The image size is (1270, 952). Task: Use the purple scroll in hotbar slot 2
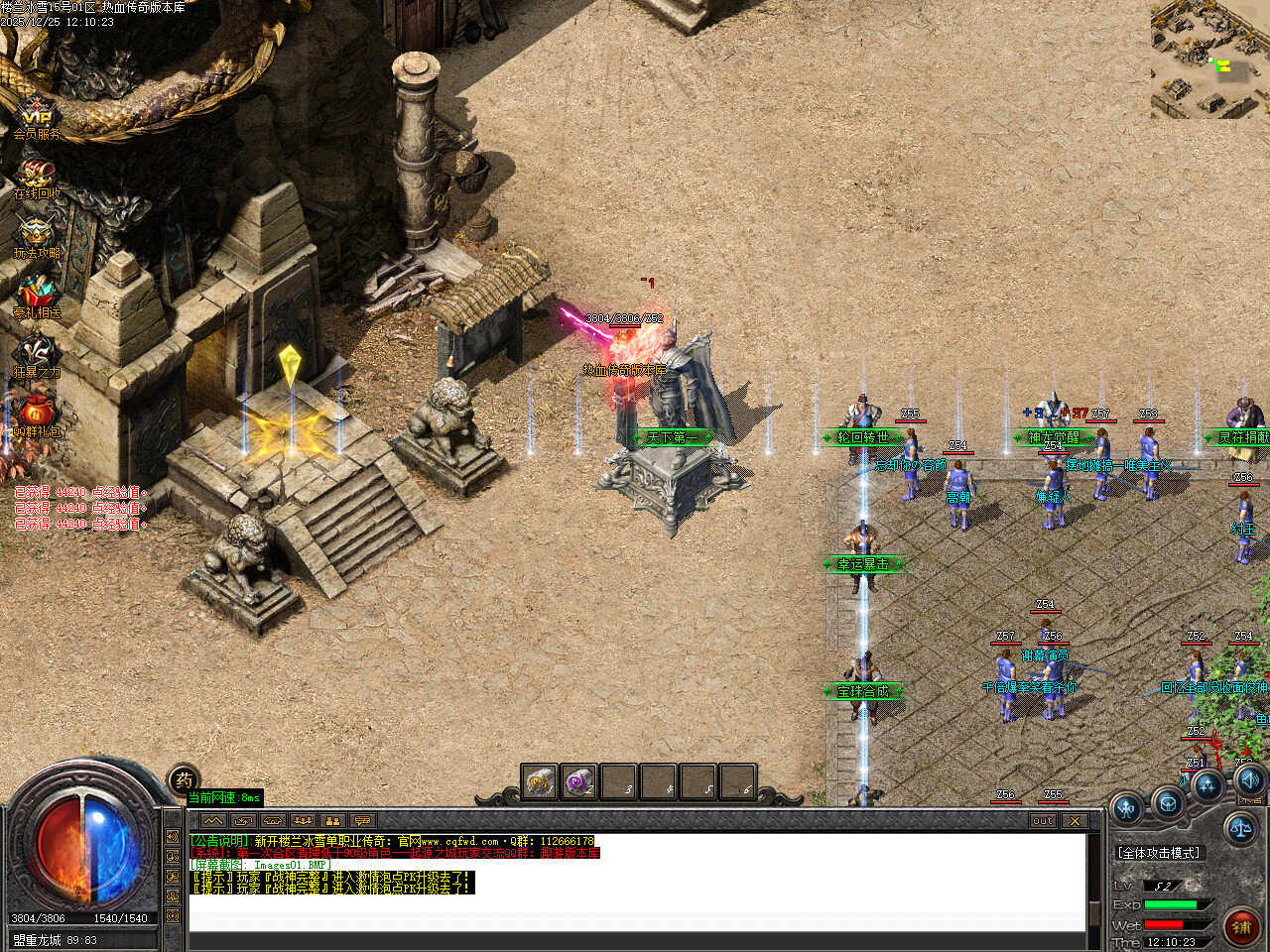(x=578, y=782)
